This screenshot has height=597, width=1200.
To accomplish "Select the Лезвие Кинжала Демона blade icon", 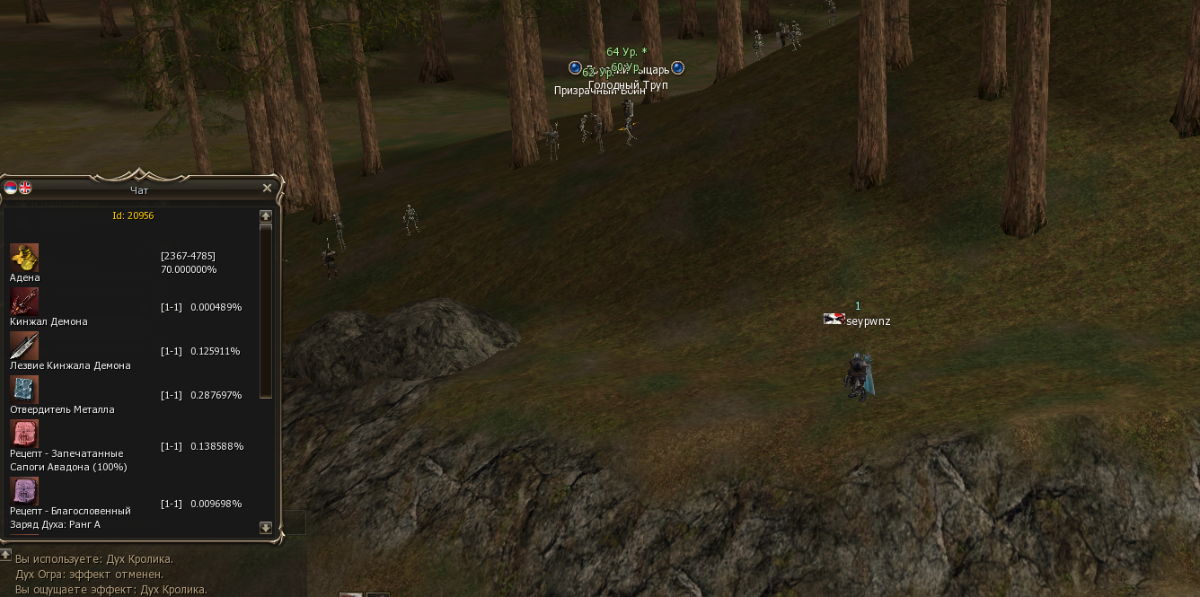I will [x=24, y=345].
